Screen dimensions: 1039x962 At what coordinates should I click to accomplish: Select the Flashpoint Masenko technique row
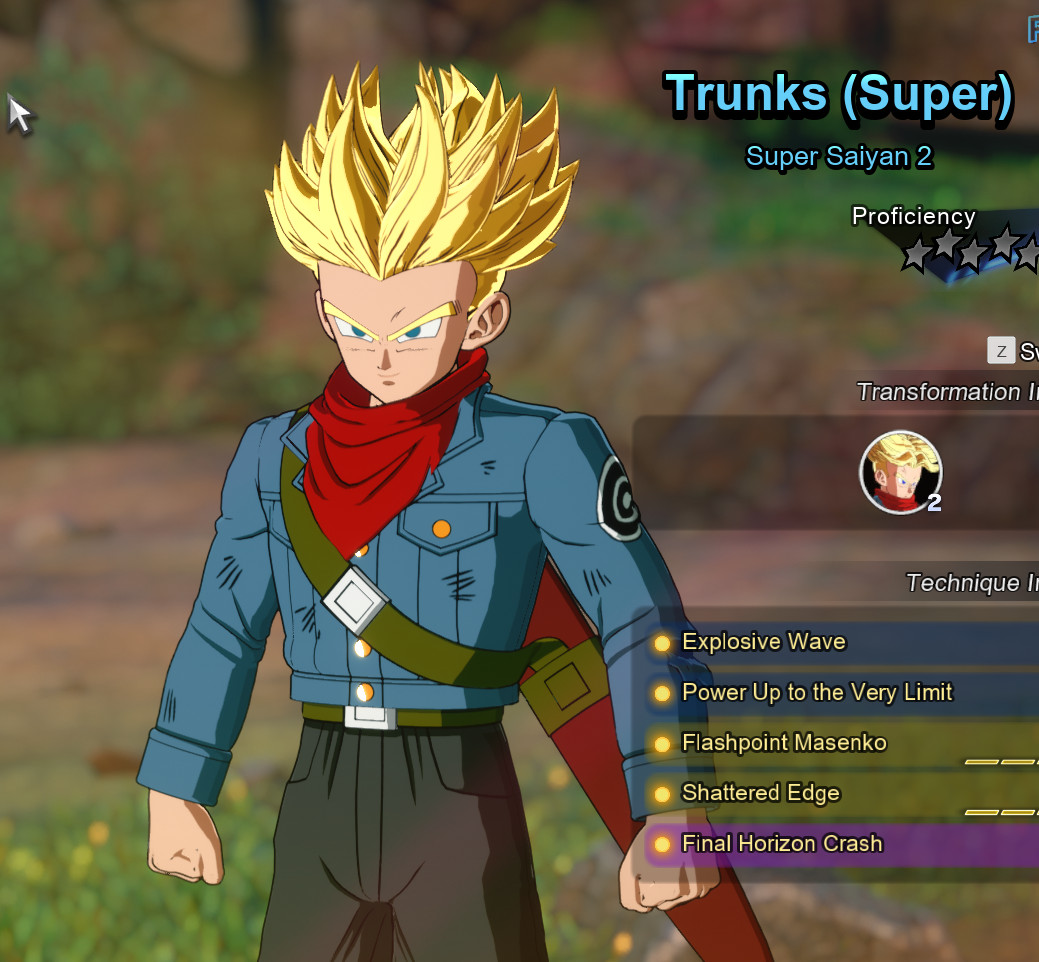point(784,743)
